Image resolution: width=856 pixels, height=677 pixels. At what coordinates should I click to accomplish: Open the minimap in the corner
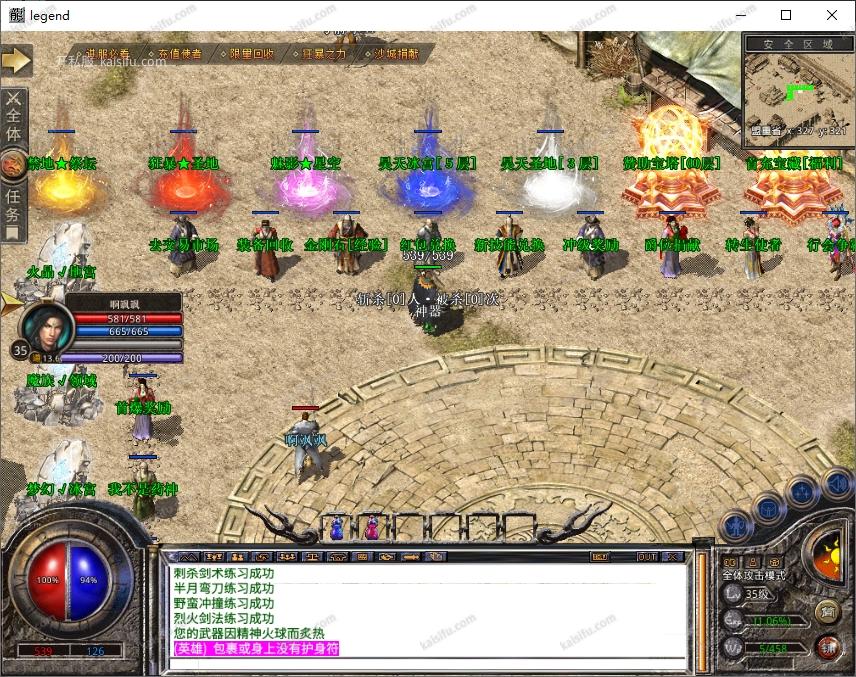coord(798,92)
